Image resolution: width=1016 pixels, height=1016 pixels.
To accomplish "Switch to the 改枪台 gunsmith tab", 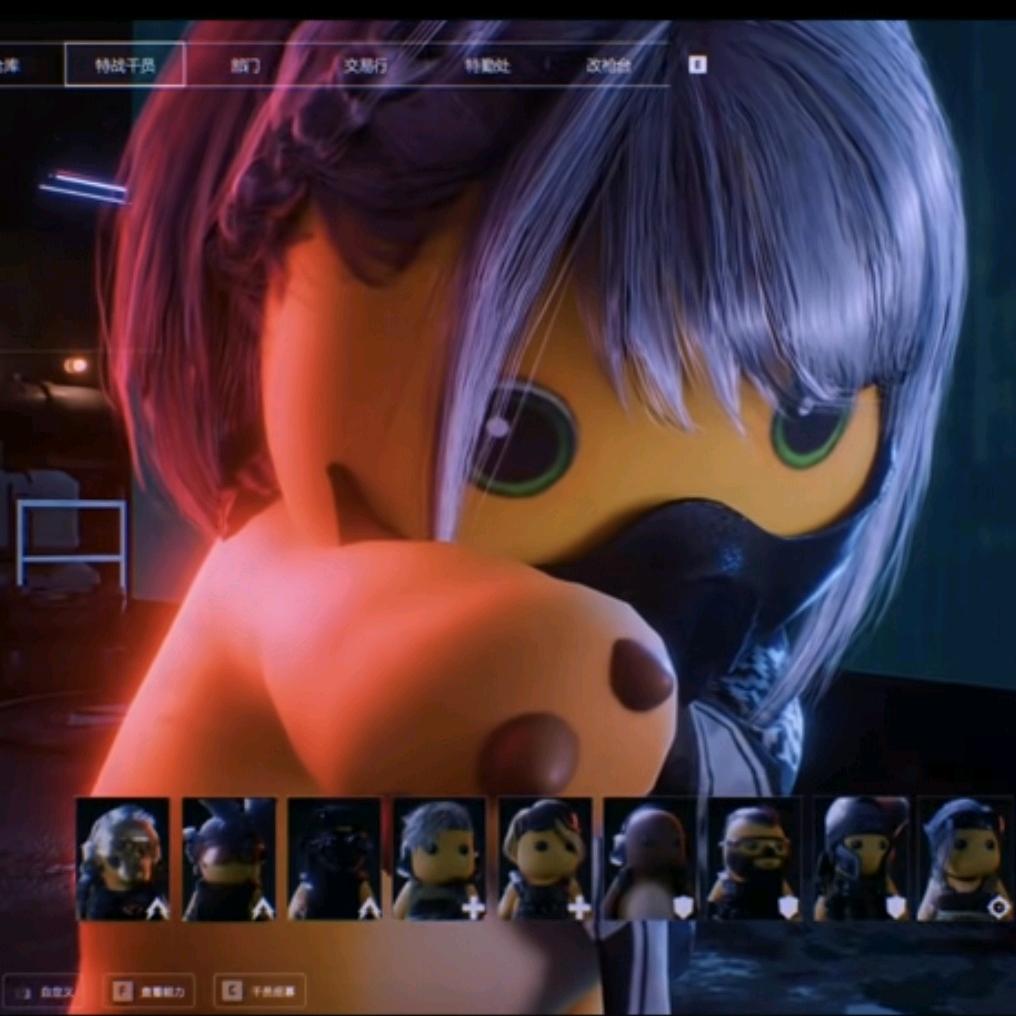I will tap(608, 66).
